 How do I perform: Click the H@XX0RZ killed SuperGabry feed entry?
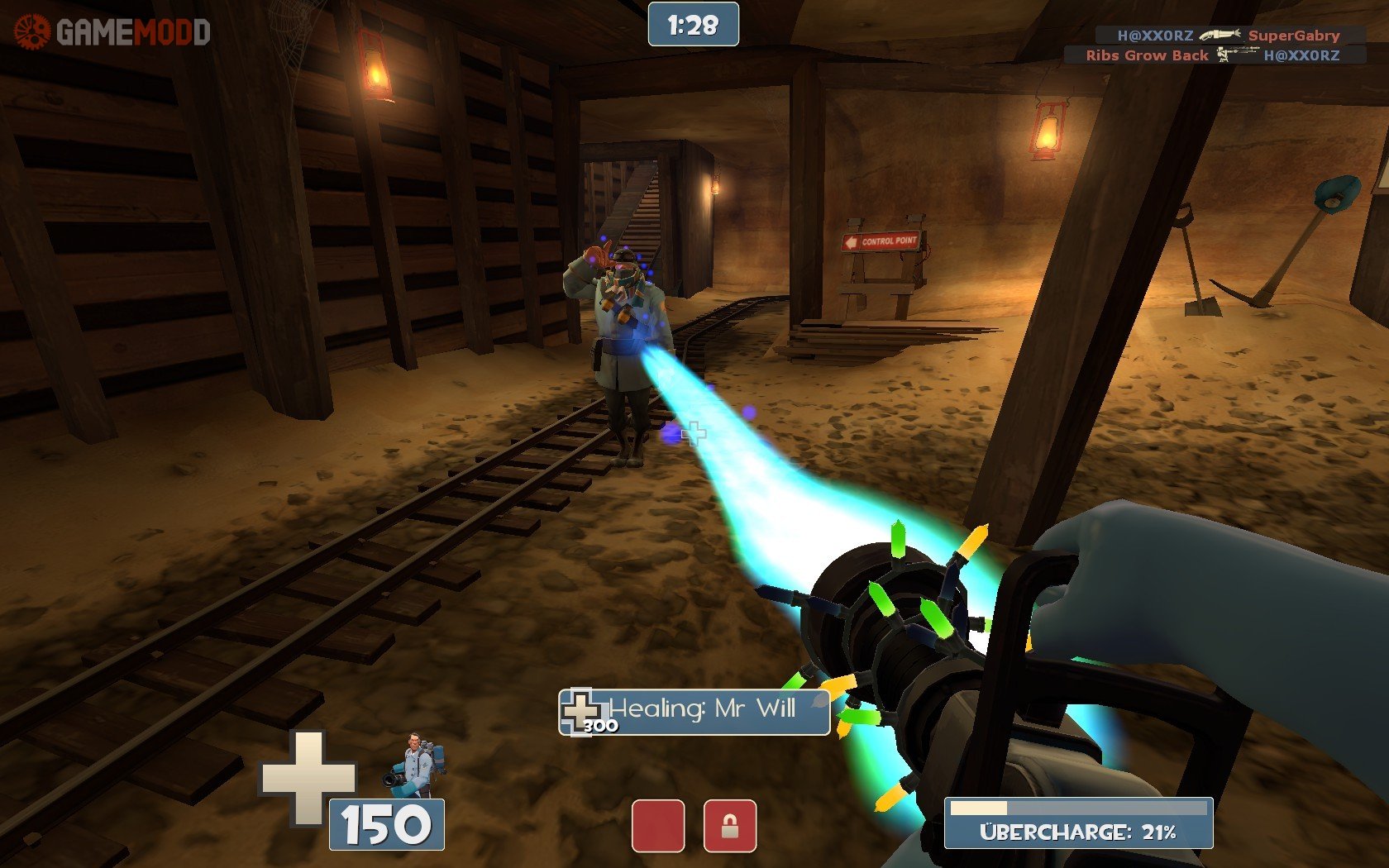point(1229,35)
